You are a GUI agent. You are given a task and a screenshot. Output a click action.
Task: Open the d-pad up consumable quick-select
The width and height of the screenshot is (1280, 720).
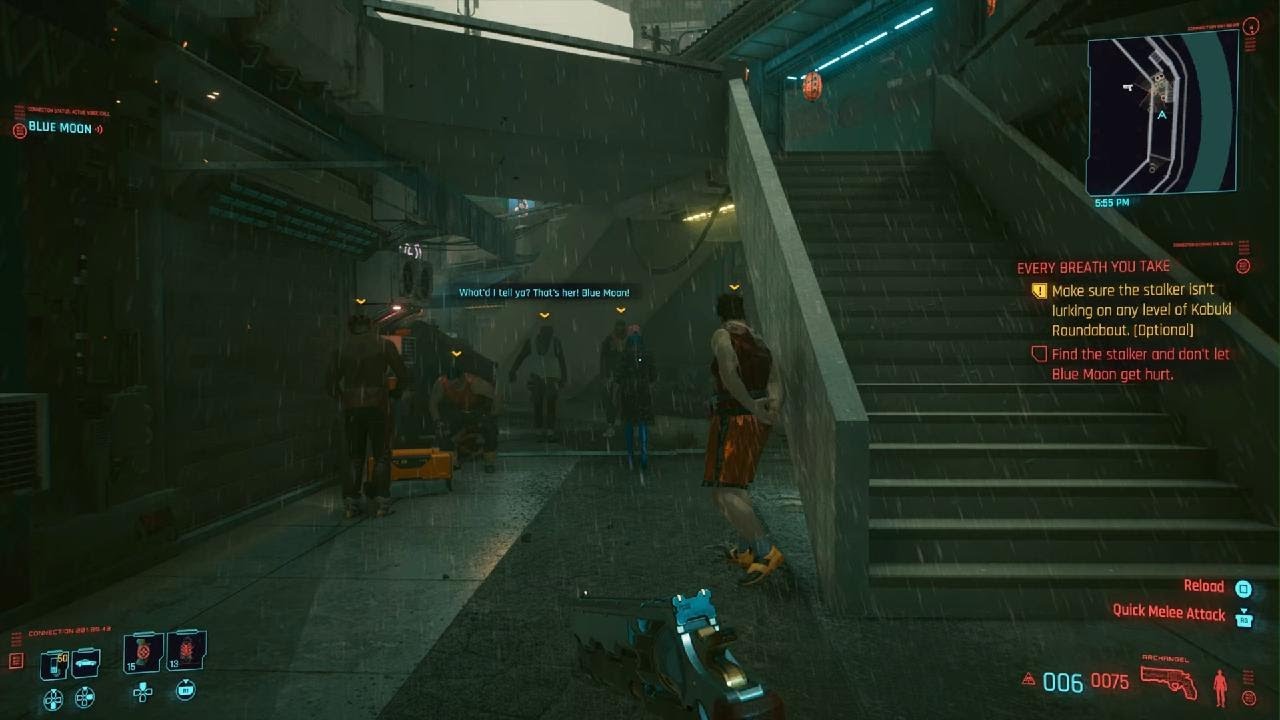pos(53,699)
